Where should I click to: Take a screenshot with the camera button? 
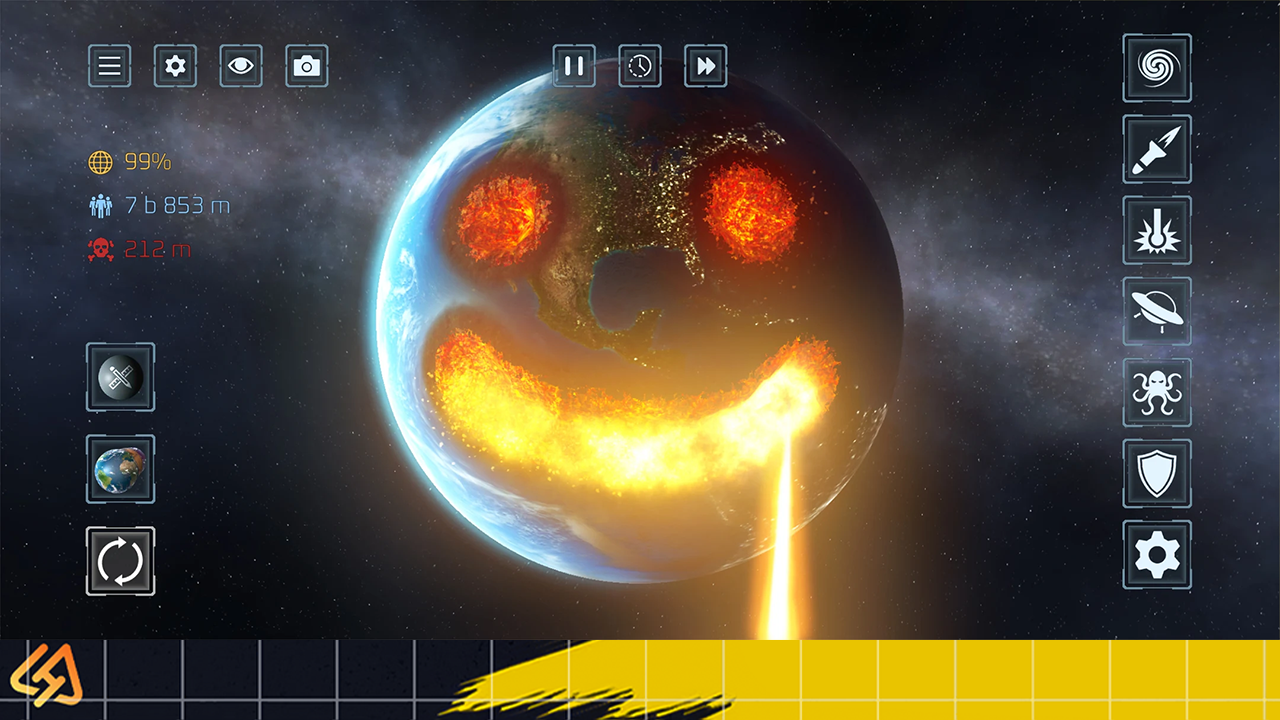307,66
